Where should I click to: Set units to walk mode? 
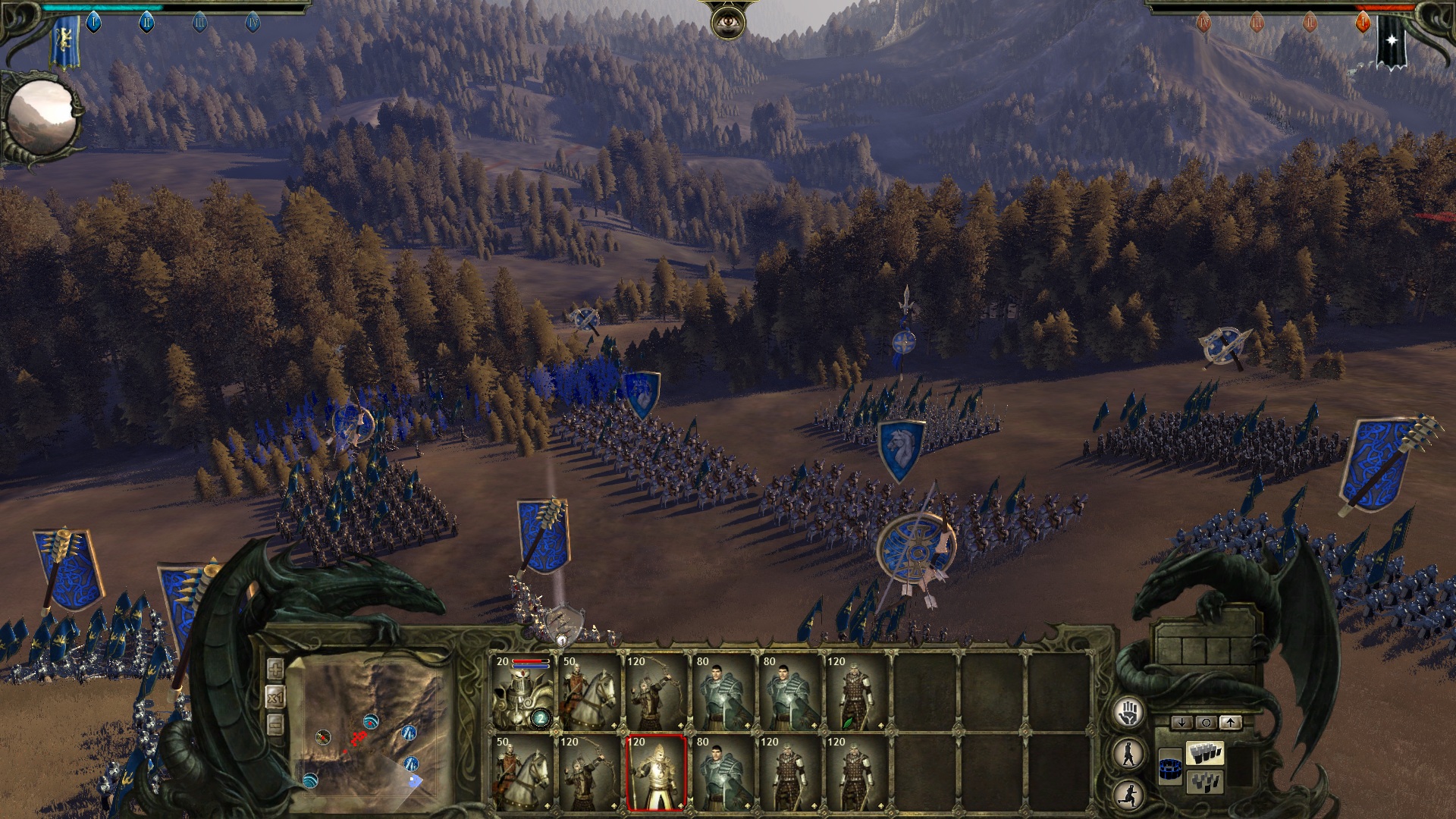point(1129,753)
